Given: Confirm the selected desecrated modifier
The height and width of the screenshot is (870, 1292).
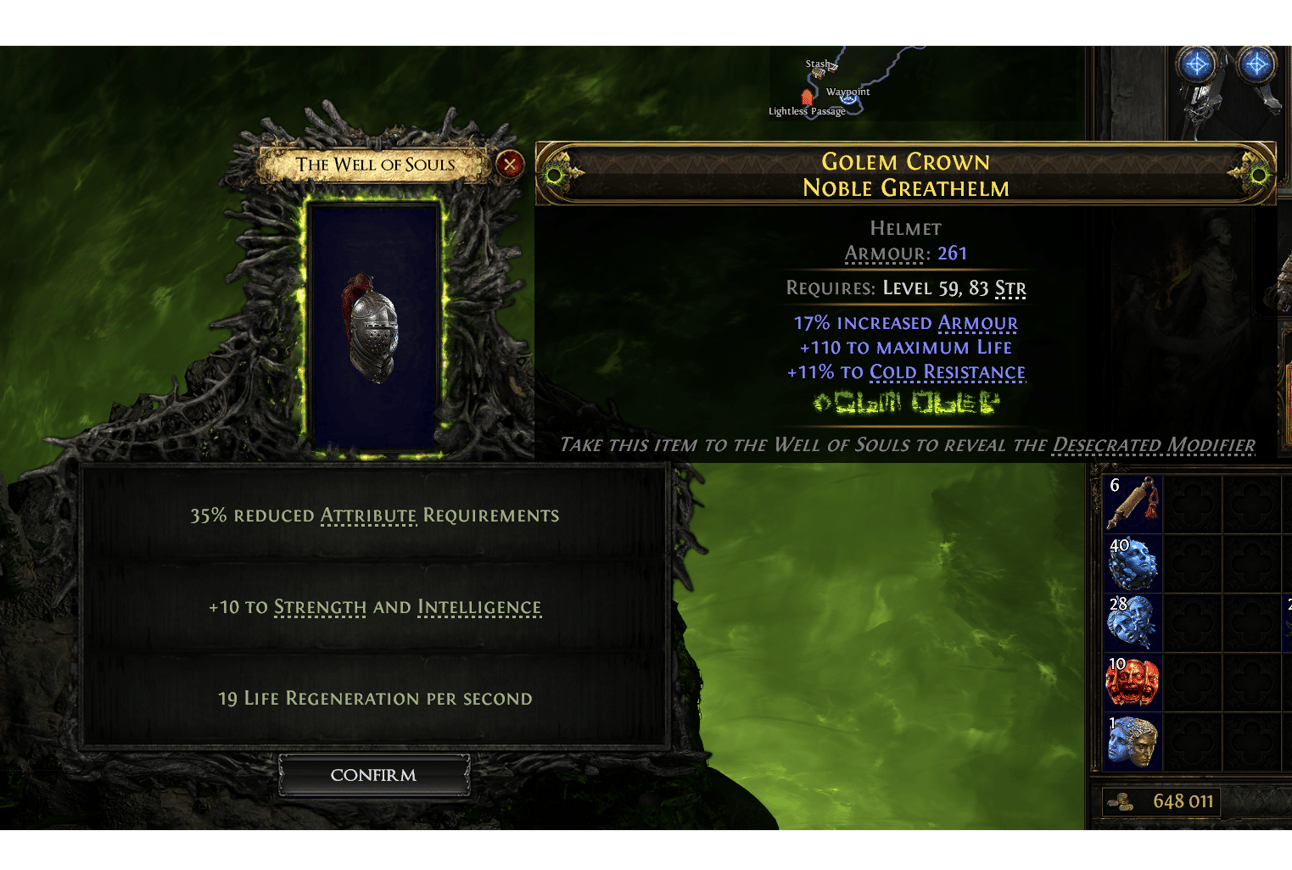Looking at the screenshot, I should (374, 775).
